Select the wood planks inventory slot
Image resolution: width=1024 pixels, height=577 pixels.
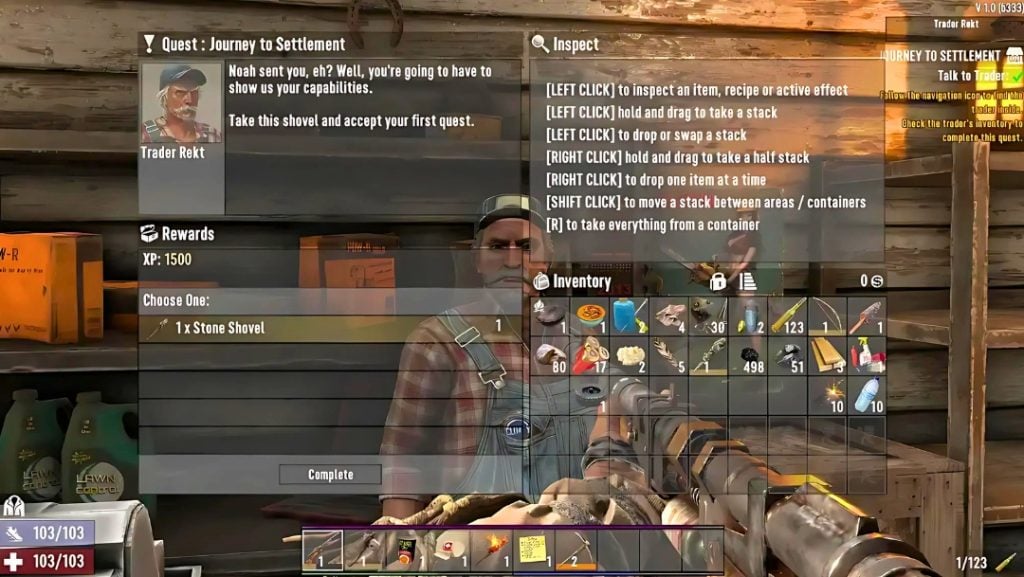tap(828, 355)
